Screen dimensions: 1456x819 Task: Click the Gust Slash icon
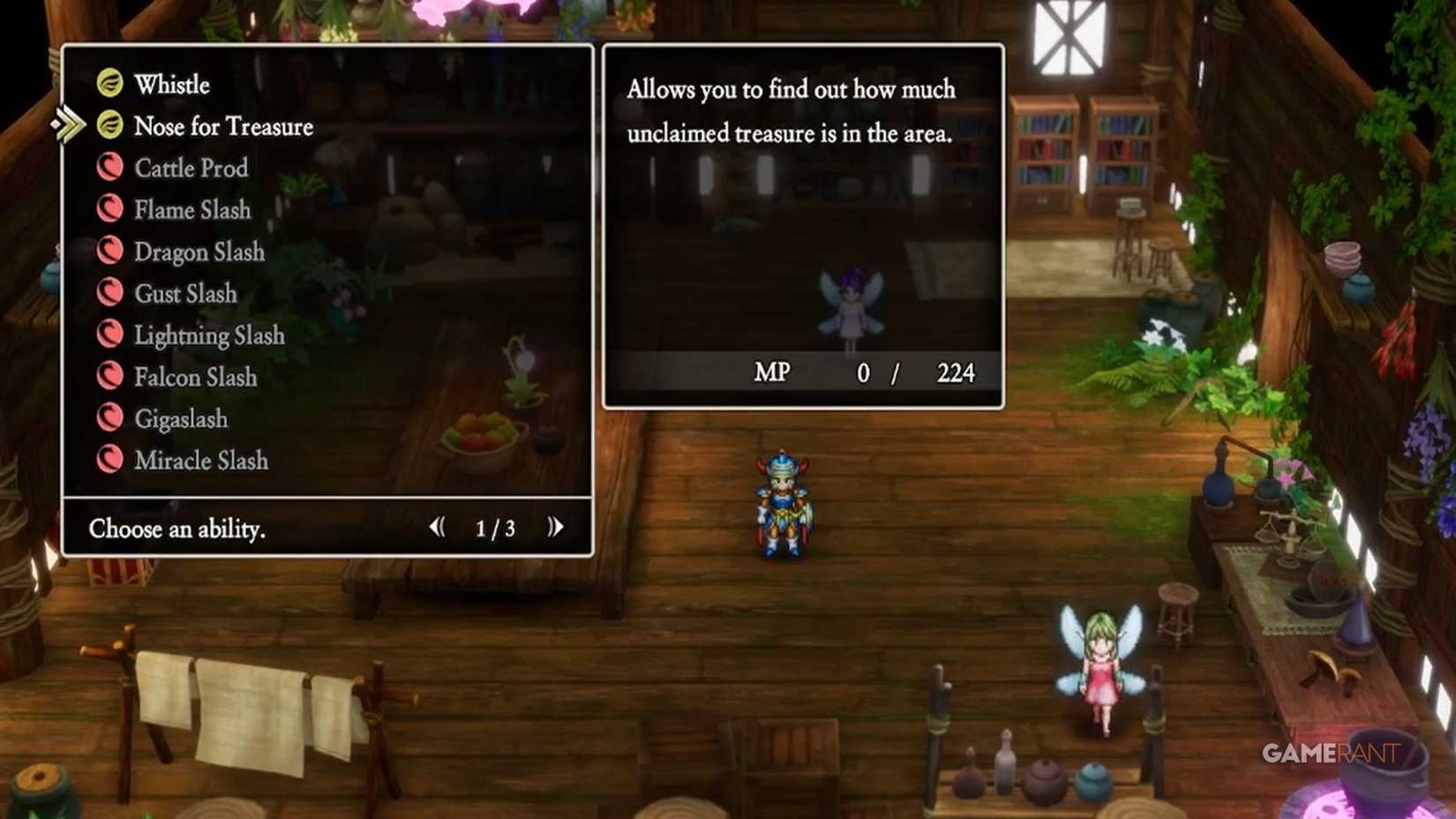110,293
